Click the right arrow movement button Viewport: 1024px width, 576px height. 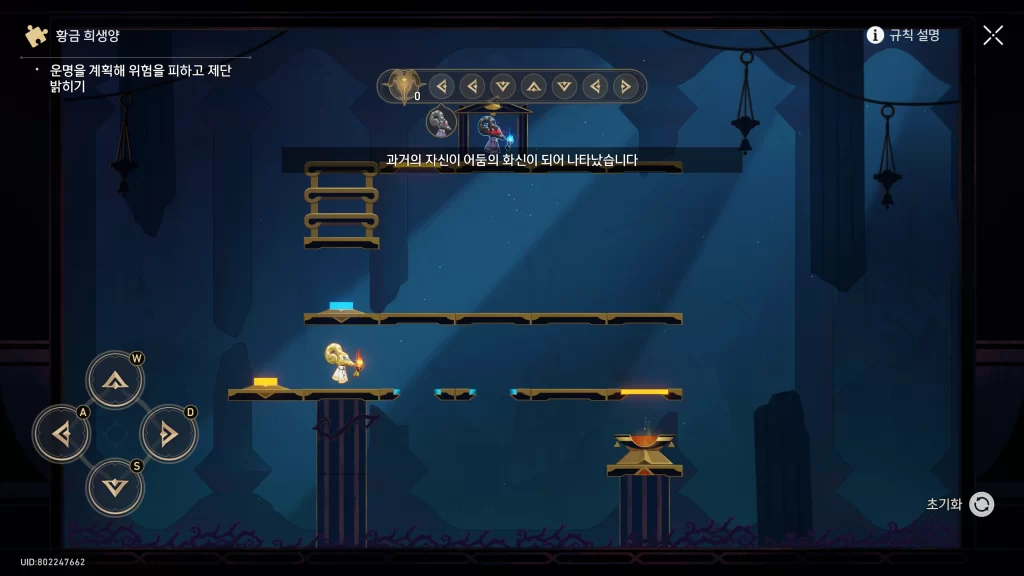pos(168,434)
